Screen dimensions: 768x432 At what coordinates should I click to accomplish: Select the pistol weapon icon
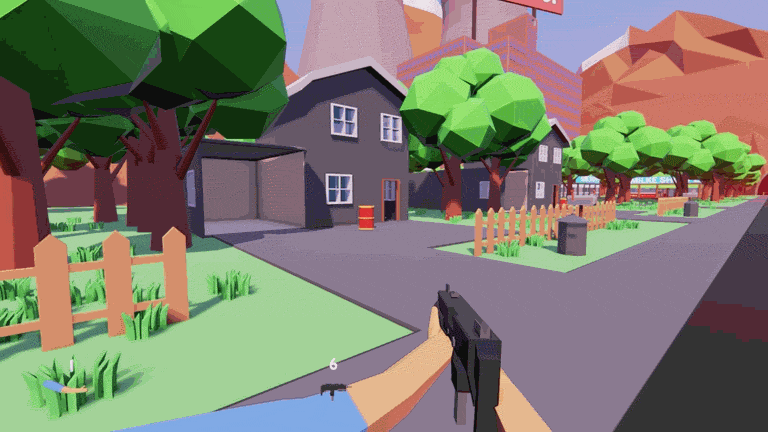click(332, 389)
